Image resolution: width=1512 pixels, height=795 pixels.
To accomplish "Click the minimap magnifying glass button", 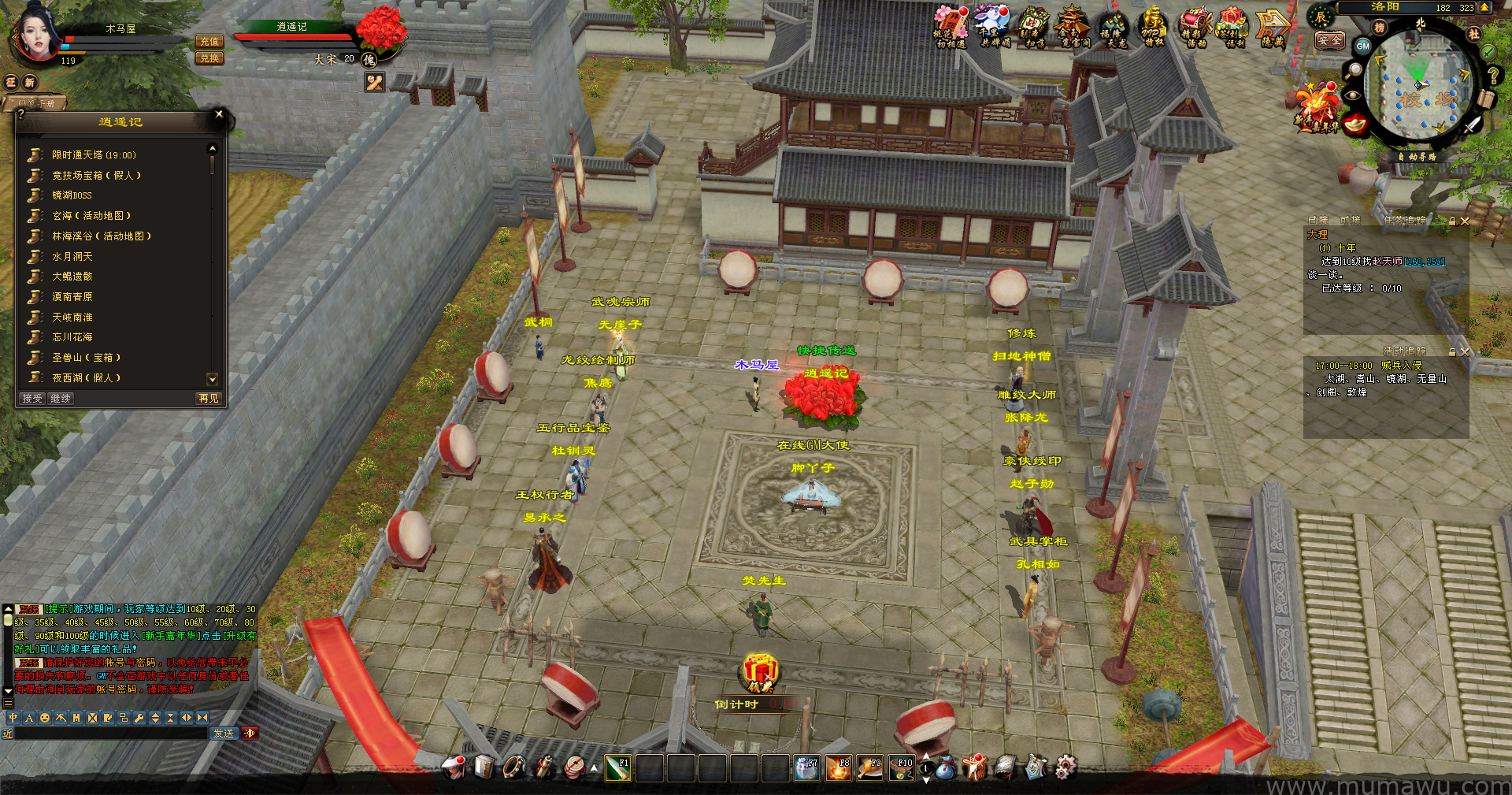I will [1354, 70].
